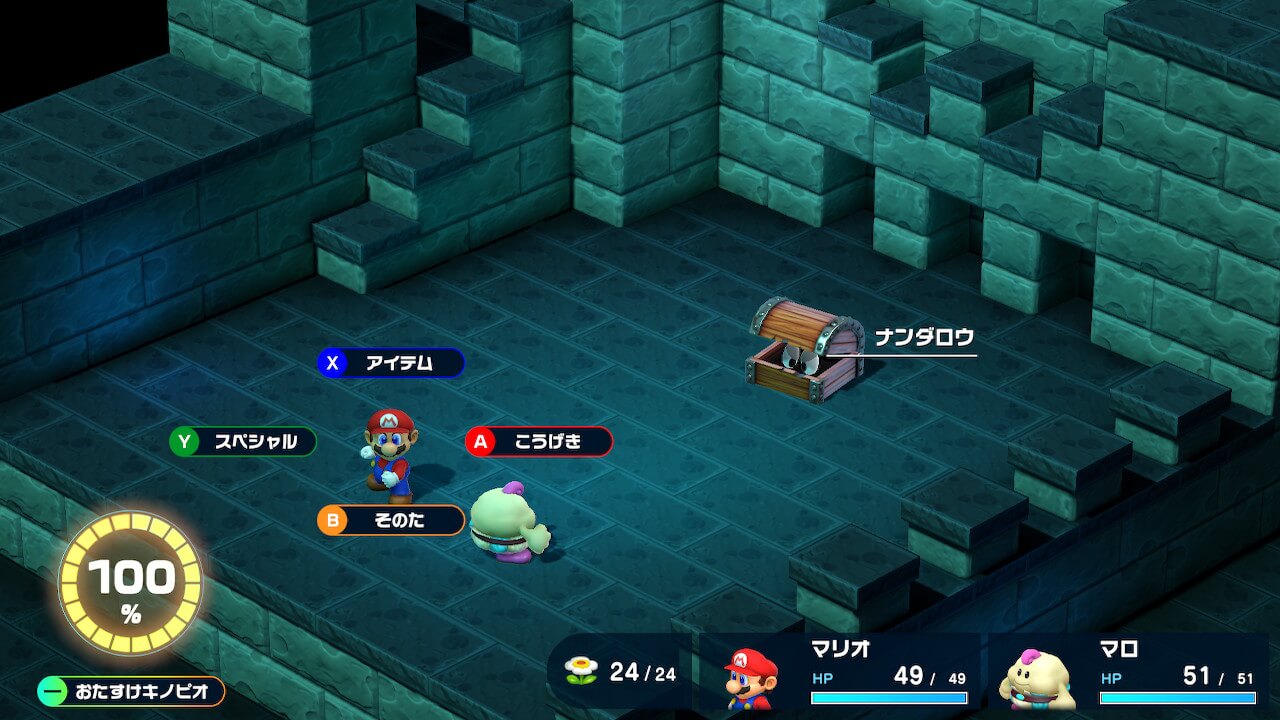Target the ナンダロウ enemy label
1280x720 pixels.
pos(923,338)
